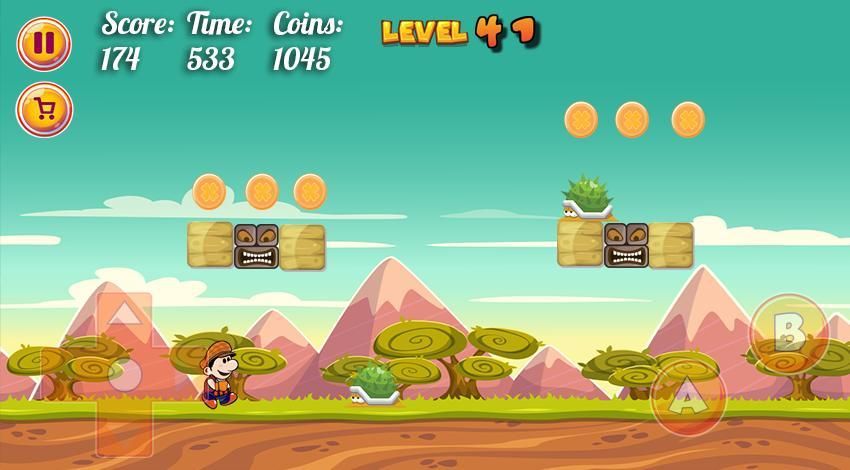Tap the up arrow on the d-pad

[124, 319]
